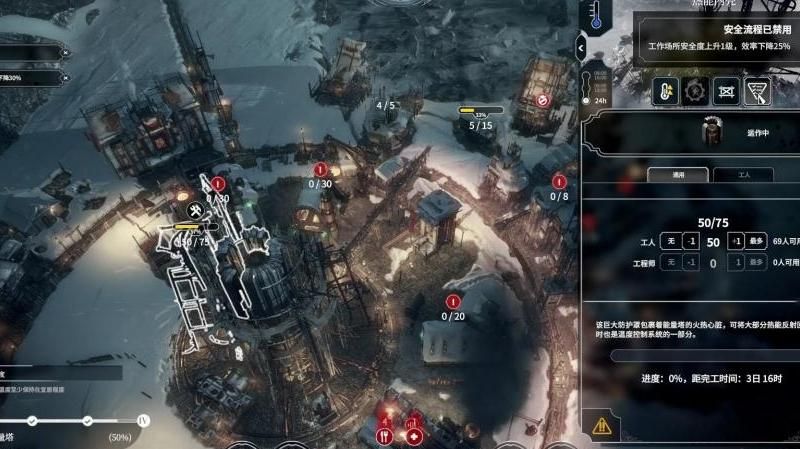Add one worker with the +1 button

tap(735, 243)
